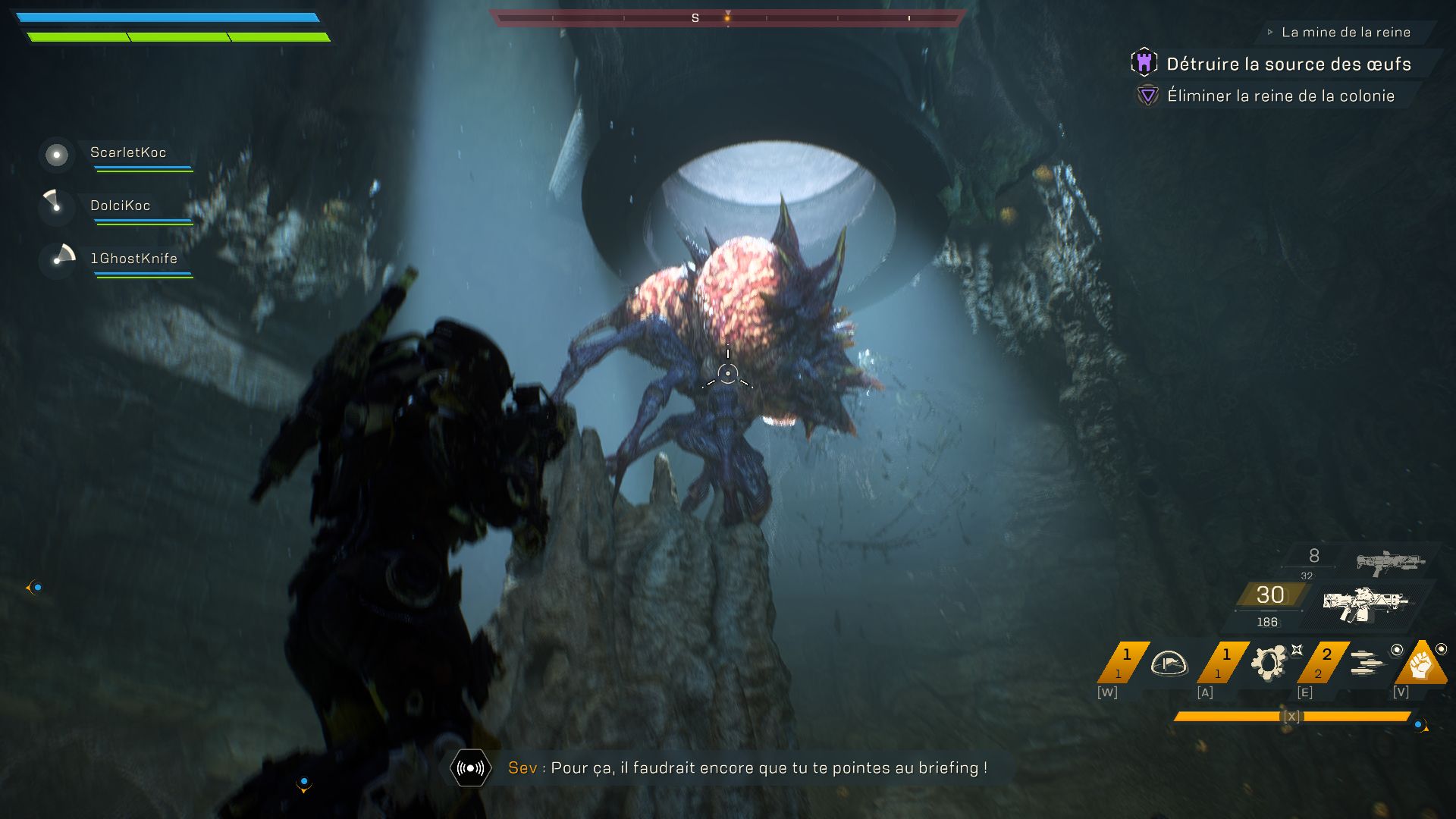The height and width of the screenshot is (819, 1456).
Task: Select the dome shield flag ability
Action: [1168, 664]
